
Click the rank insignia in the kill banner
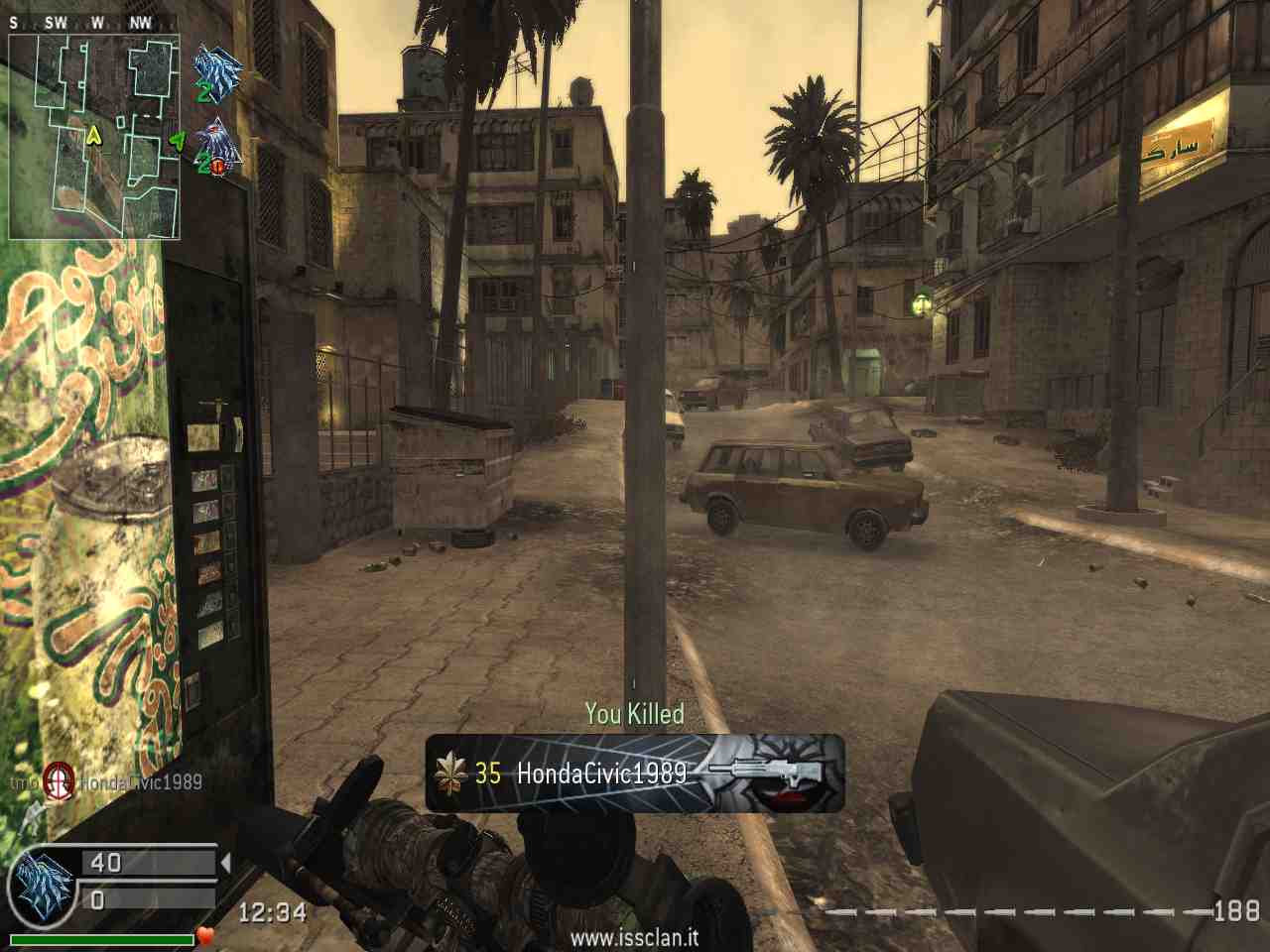(450, 773)
